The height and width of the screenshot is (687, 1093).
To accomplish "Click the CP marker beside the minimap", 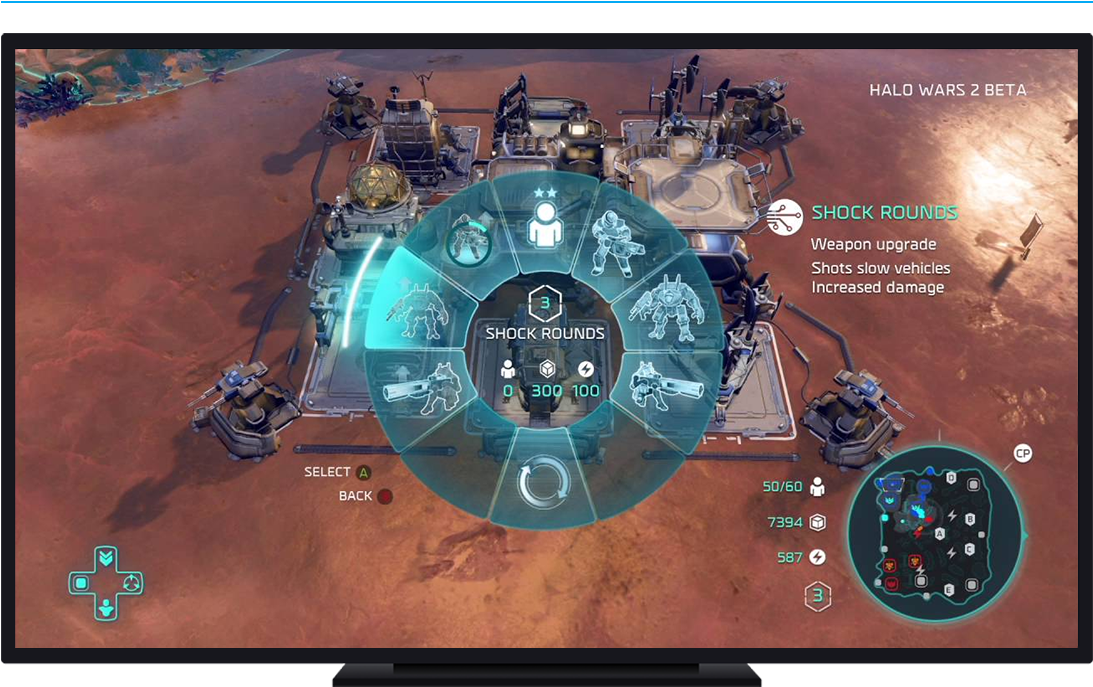I will 1022,454.
